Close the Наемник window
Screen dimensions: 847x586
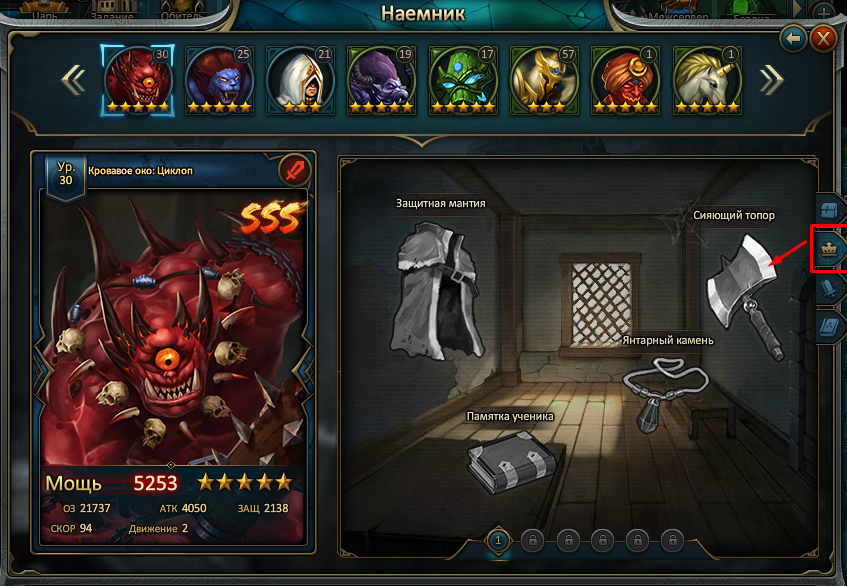coord(823,39)
